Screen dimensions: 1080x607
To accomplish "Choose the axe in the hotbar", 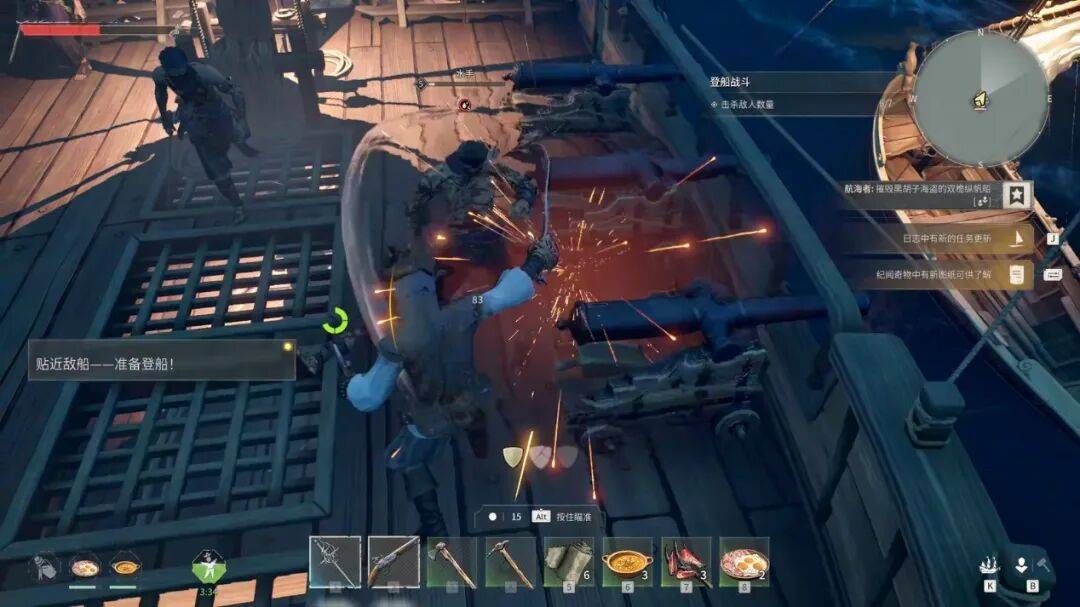I will (451, 562).
